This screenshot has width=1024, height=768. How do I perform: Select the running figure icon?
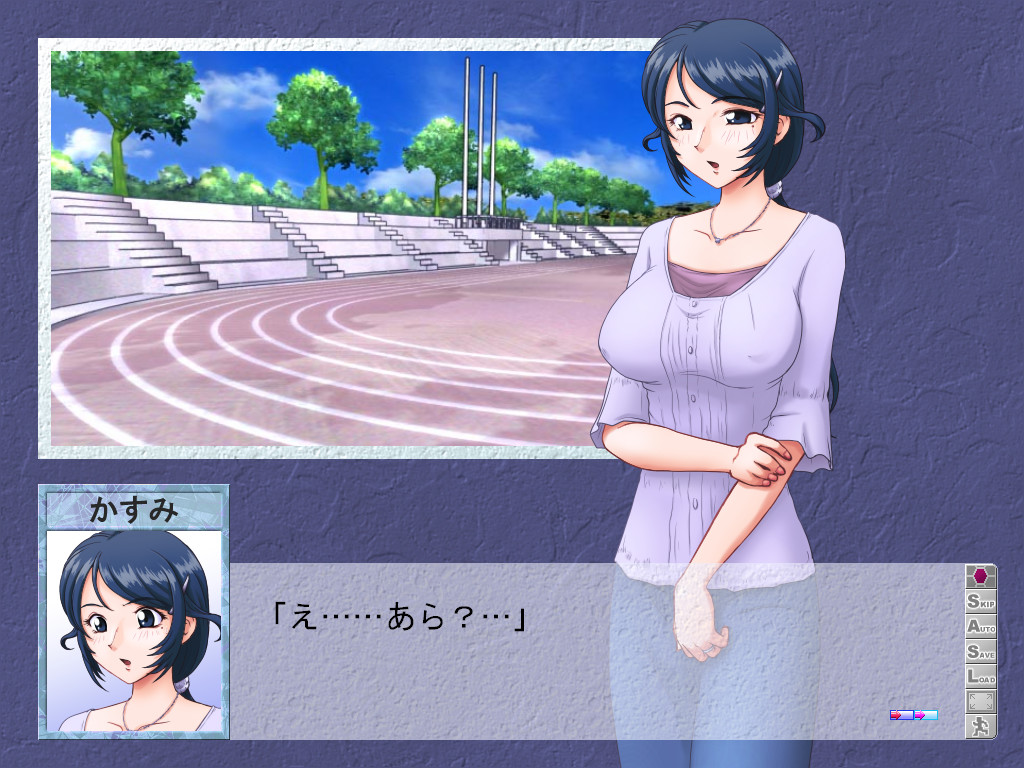980,727
